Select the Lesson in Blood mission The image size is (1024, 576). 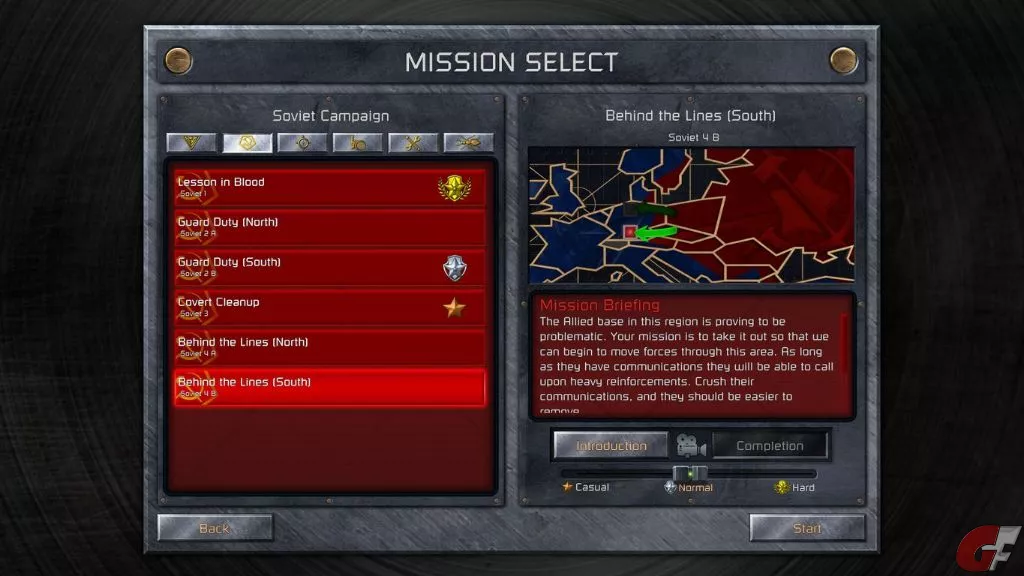tap(330, 187)
